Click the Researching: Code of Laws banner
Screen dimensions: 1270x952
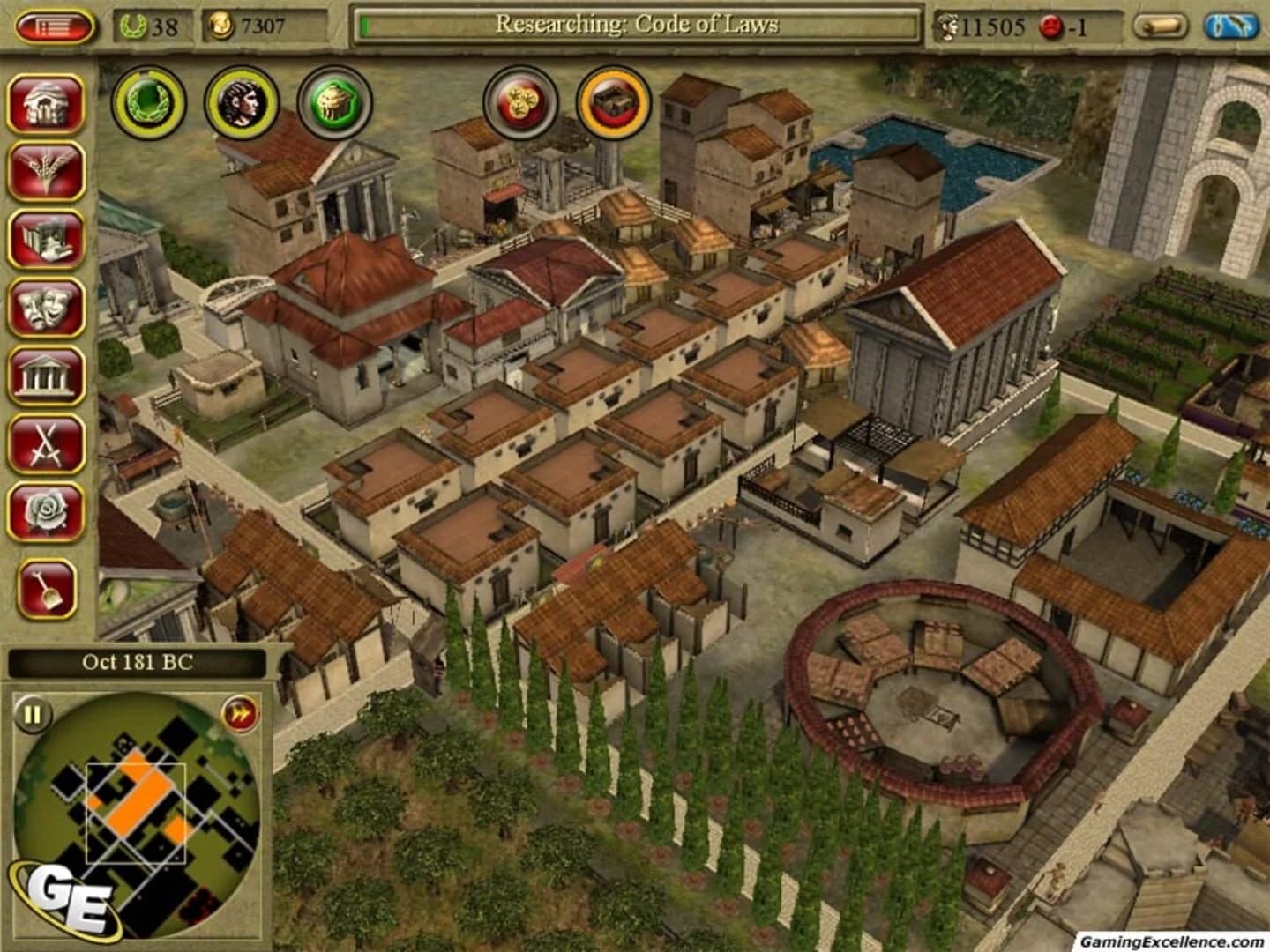pyautogui.click(x=639, y=25)
